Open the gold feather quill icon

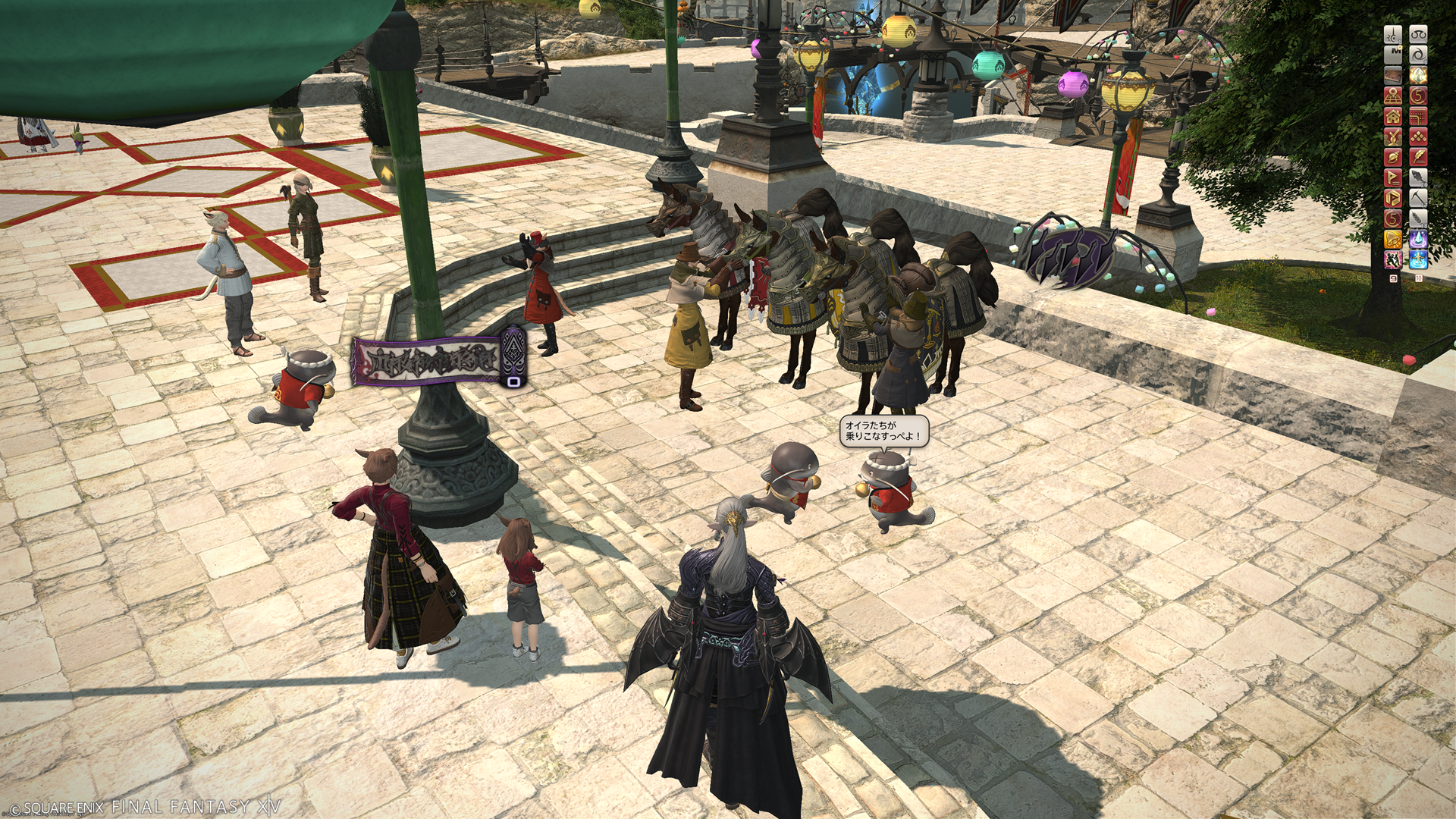point(1418,158)
